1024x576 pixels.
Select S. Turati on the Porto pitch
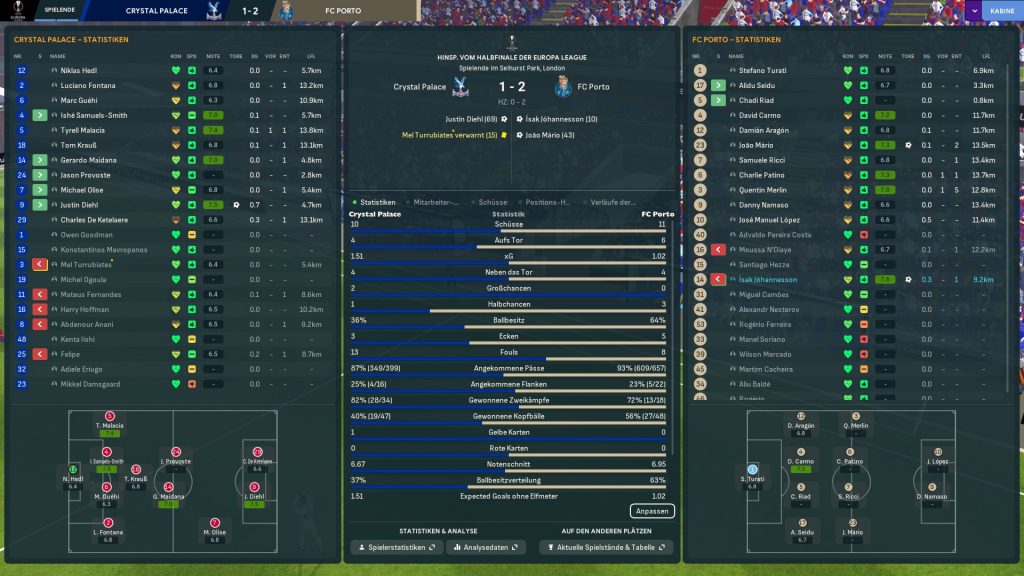(752, 474)
